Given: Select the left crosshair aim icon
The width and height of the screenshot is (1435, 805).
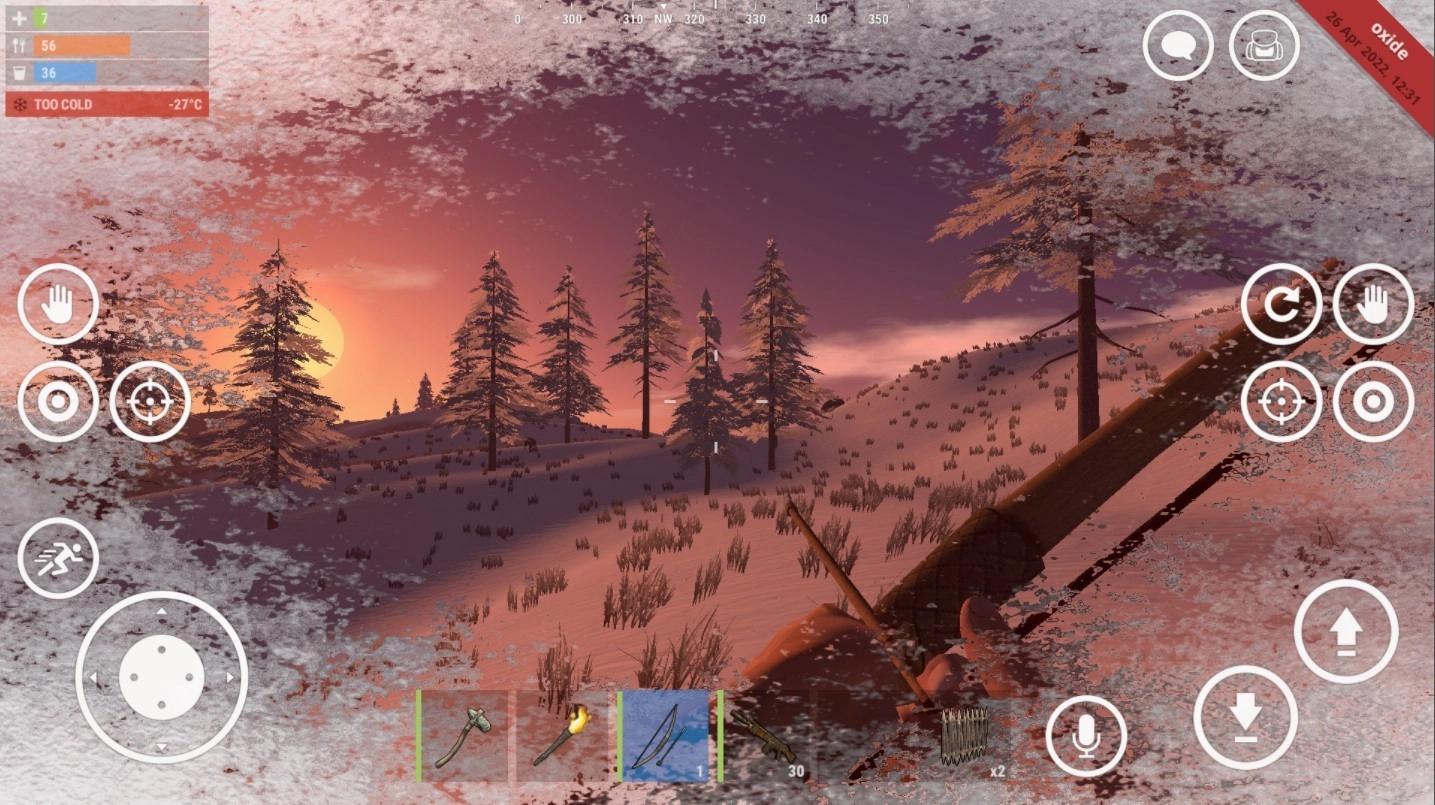Looking at the screenshot, I should (x=151, y=400).
